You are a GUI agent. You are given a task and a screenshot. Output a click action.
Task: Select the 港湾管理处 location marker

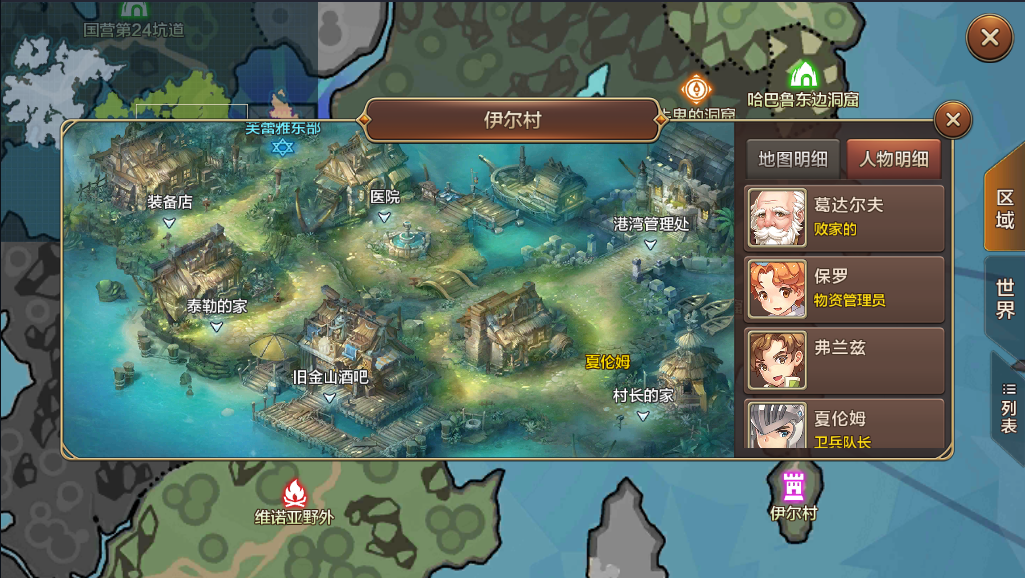(651, 231)
